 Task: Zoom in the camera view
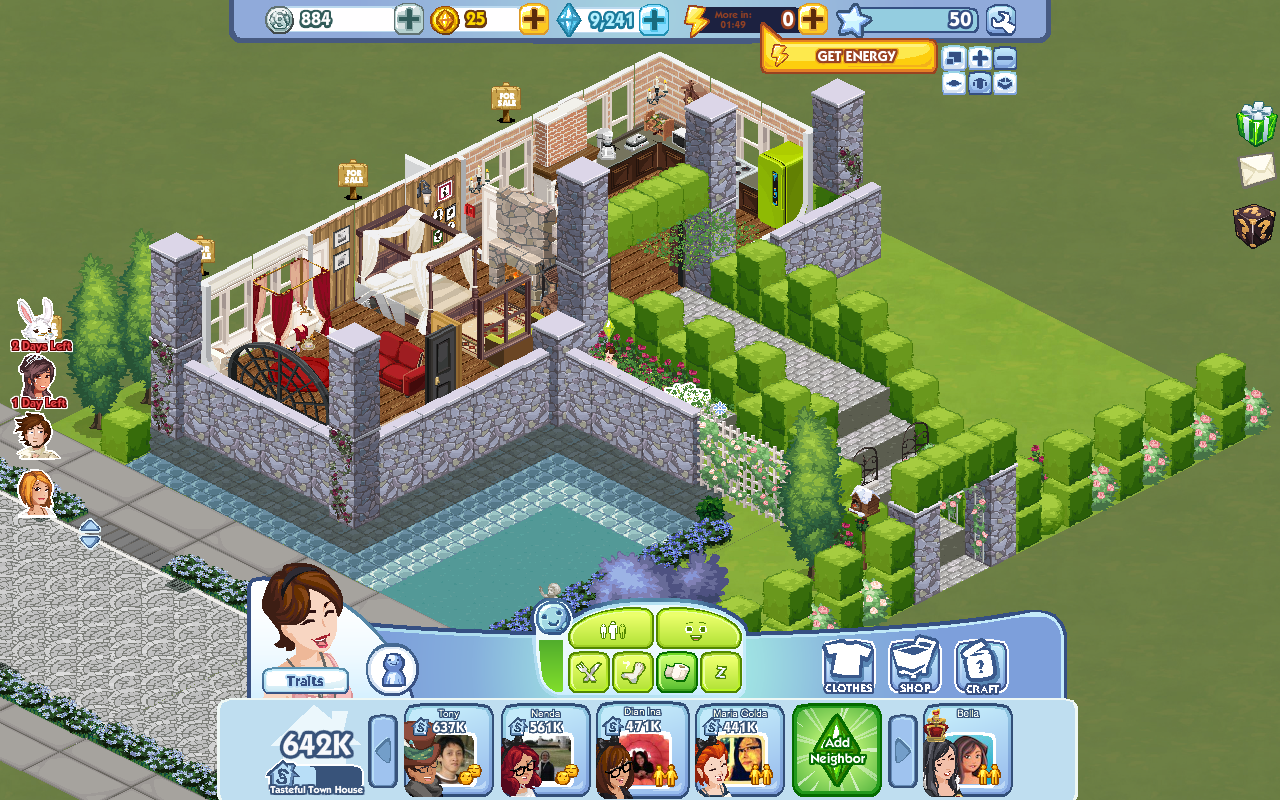tap(980, 58)
